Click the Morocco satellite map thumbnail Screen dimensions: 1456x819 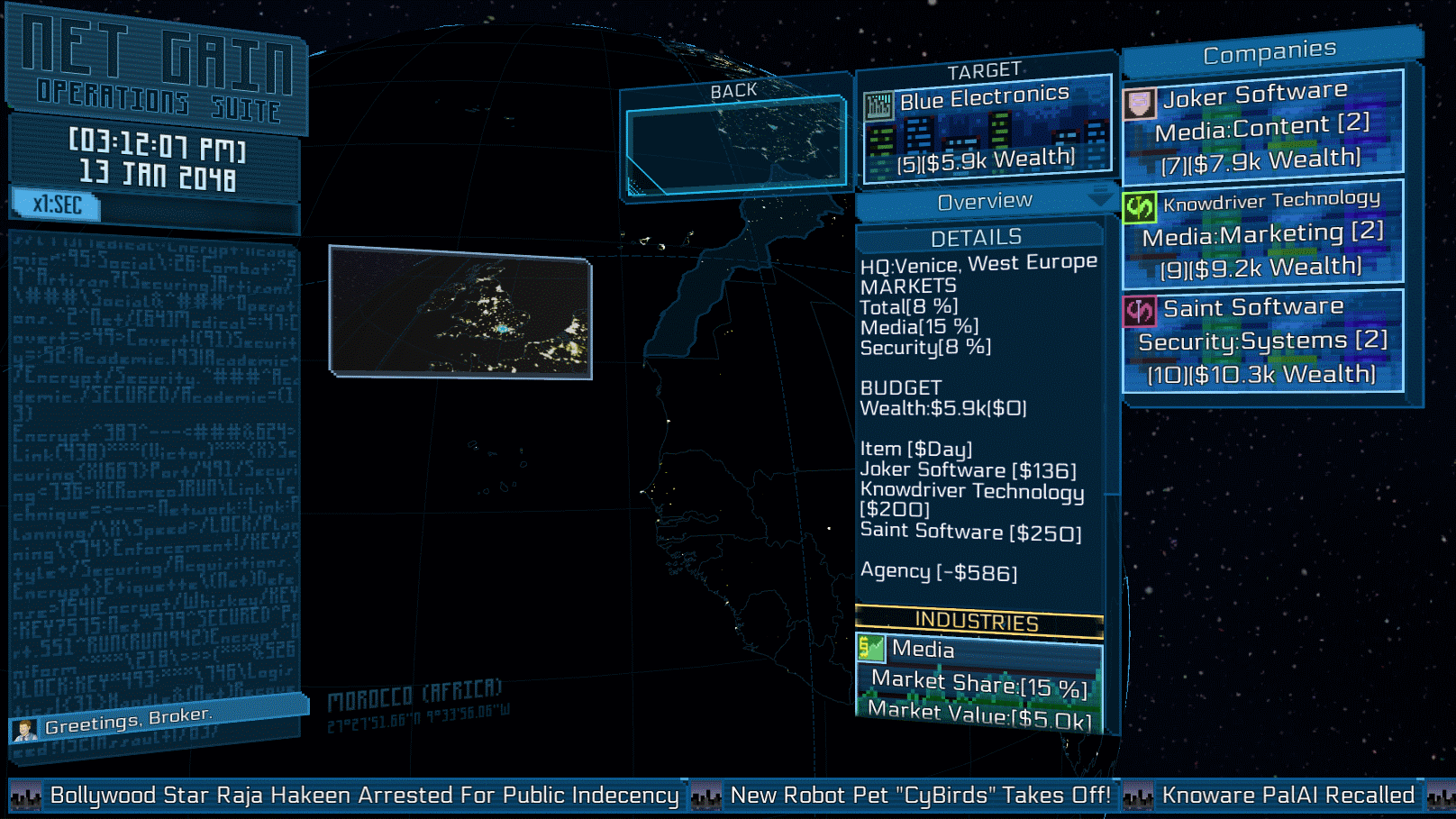(460, 312)
